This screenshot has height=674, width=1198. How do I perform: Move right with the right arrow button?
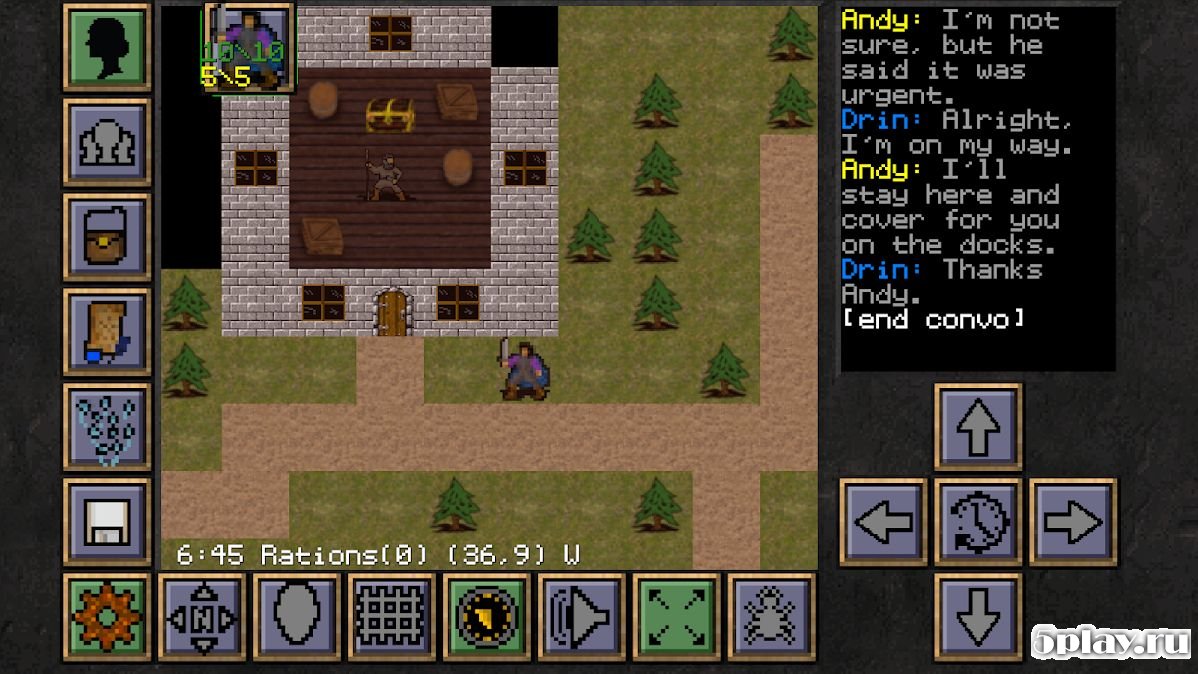point(1073,522)
